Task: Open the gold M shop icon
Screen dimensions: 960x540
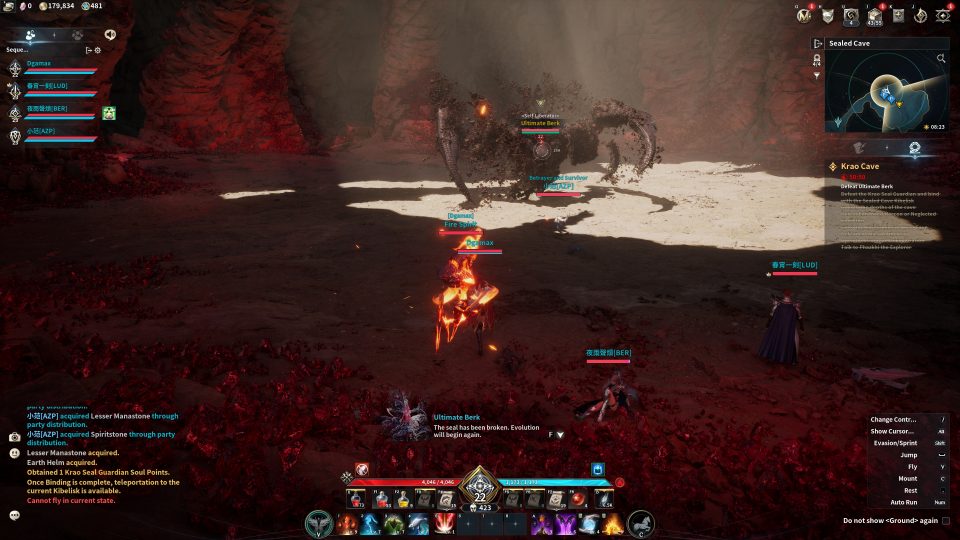Action: pos(803,15)
